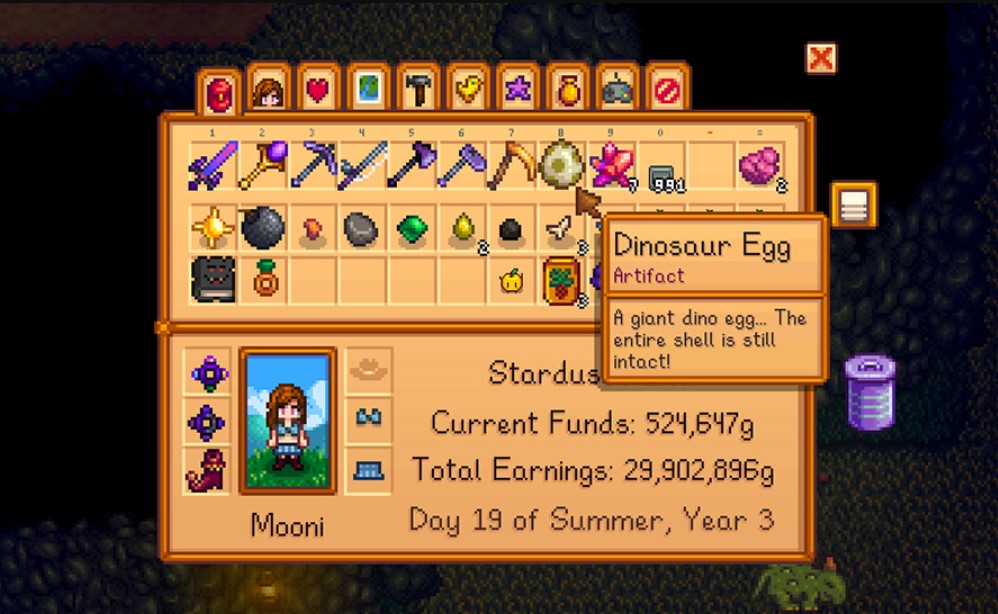The image size is (998, 614).
Task: Select the Exit Game tab with the red circle
Action: [667, 92]
